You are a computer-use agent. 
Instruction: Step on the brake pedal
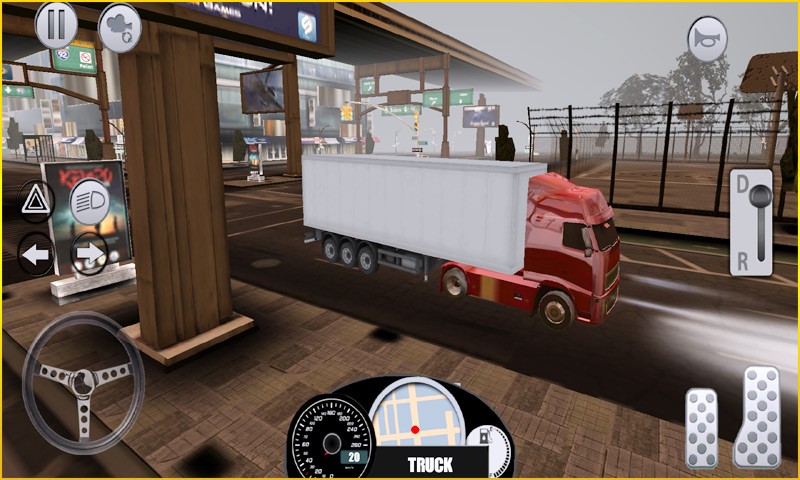pos(701,426)
